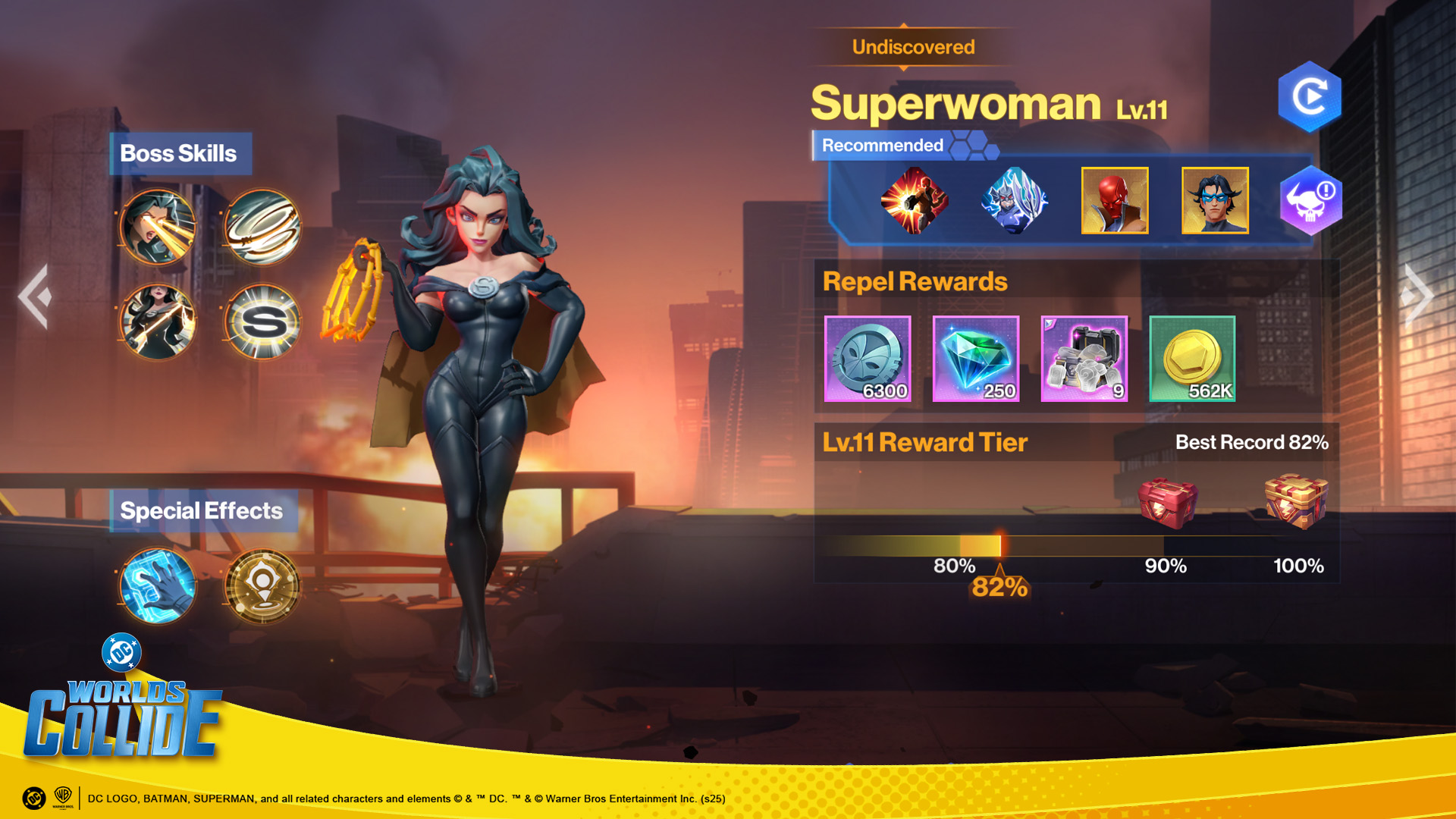Go to the next boss with right arrow
The width and height of the screenshot is (1456, 819).
tap(1418, 296)
